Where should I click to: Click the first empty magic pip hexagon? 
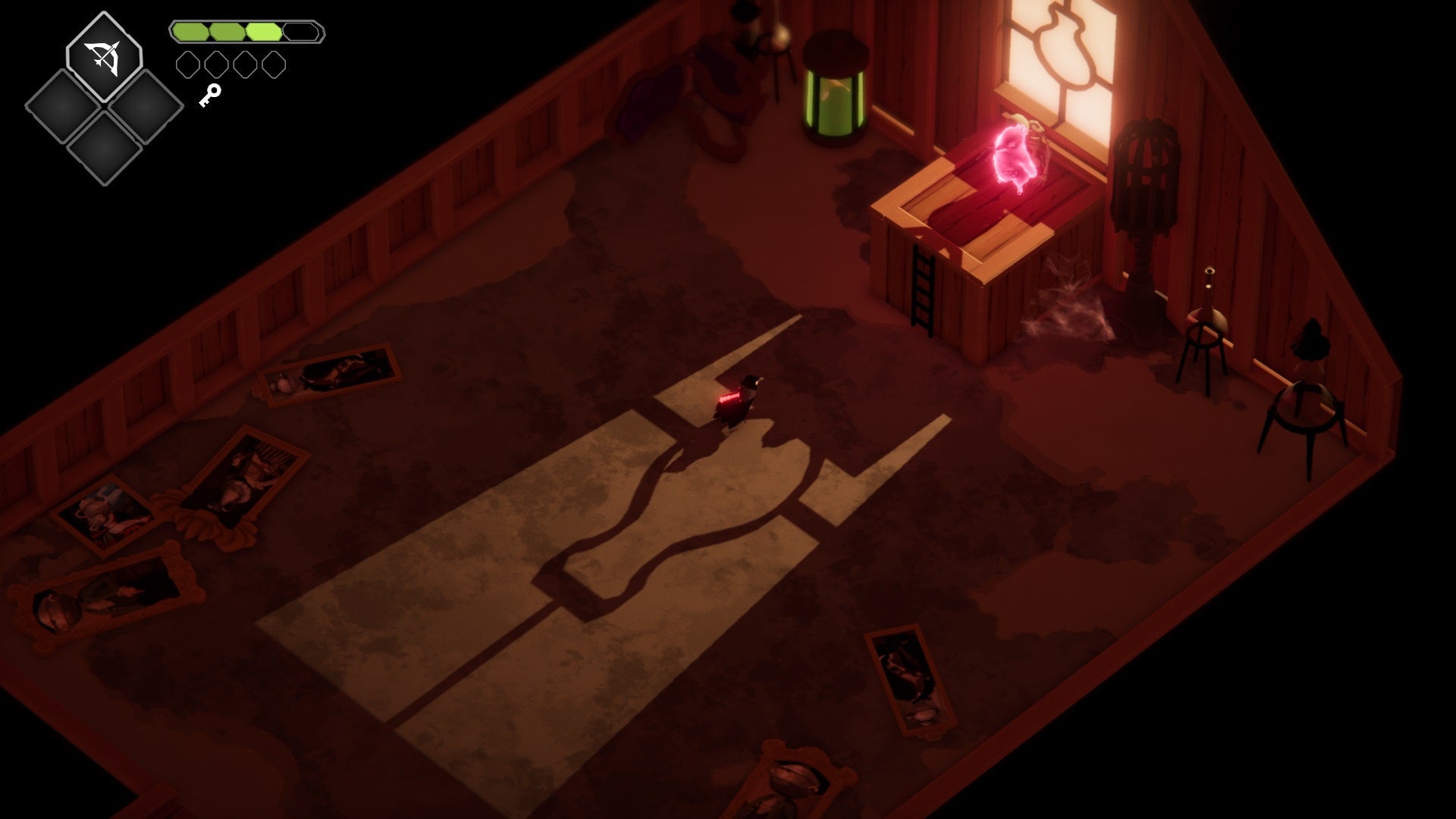(189, 65)
